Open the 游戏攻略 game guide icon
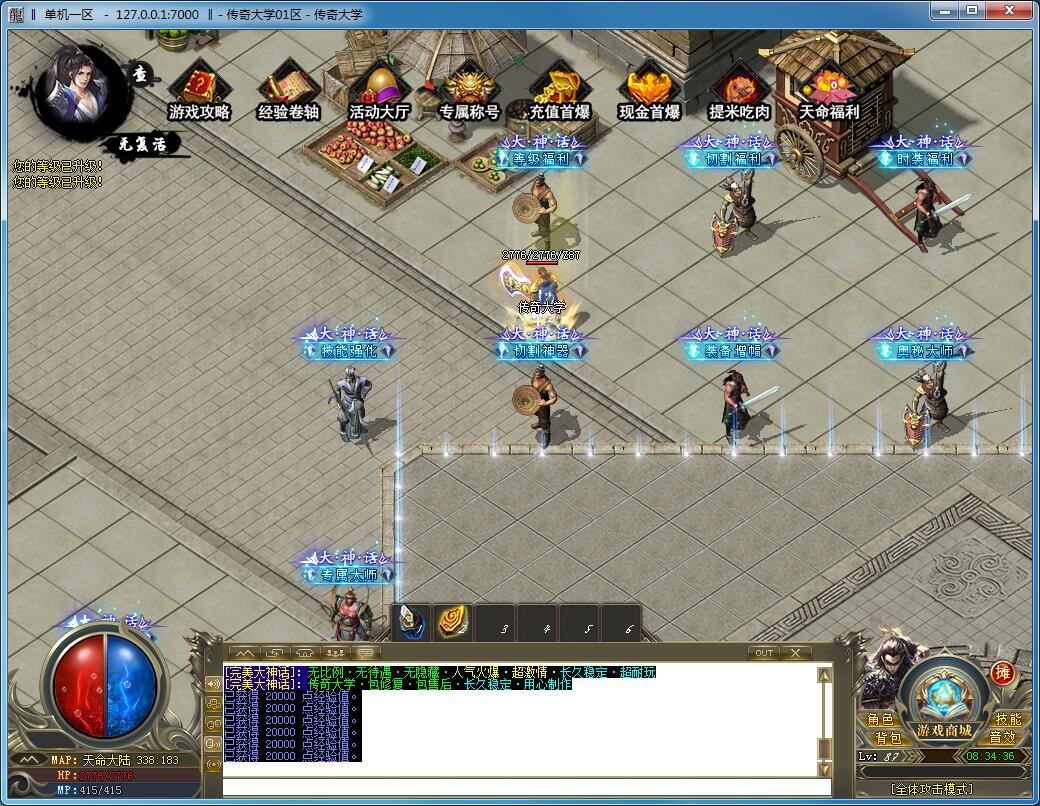This screenshot has width=1040, height=806. (x=199, y=92)
